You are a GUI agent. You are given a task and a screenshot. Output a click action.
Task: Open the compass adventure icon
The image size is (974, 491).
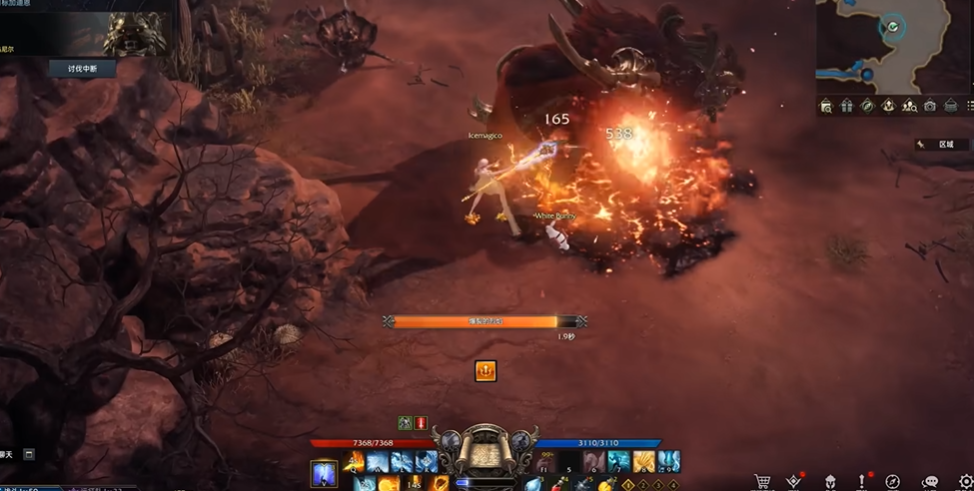893,482
